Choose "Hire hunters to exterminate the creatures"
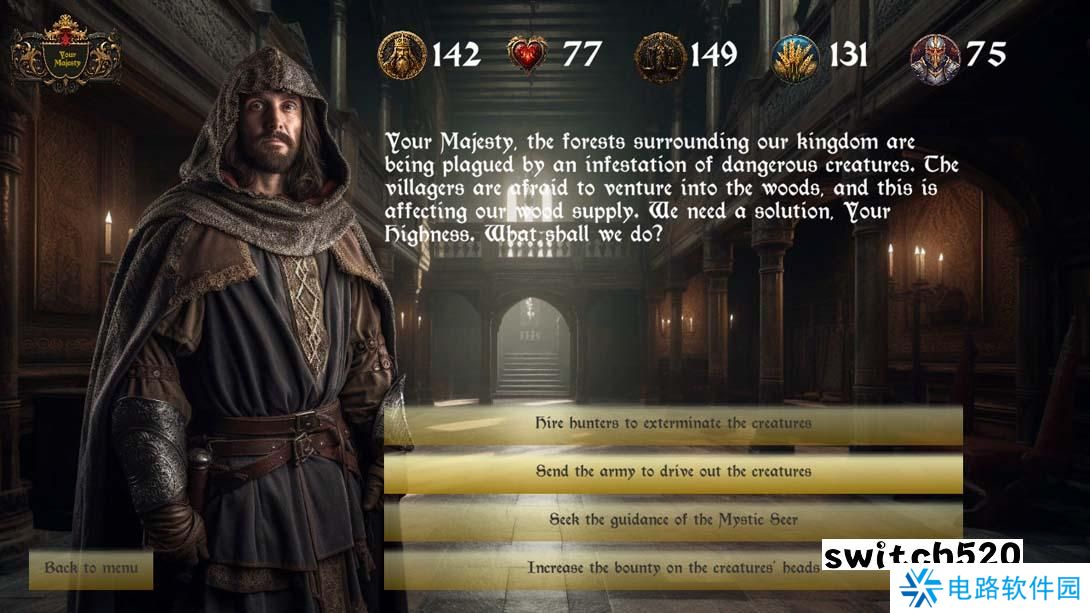 (x=673, y=423)
